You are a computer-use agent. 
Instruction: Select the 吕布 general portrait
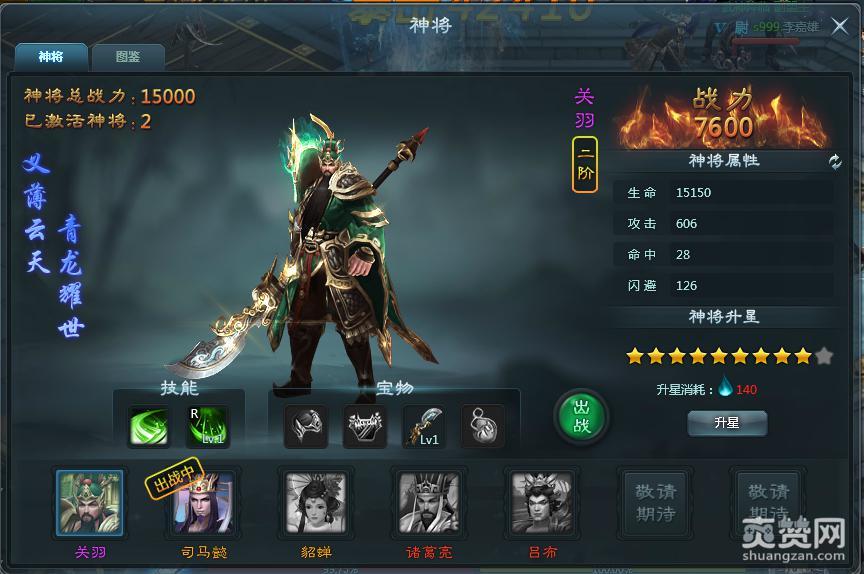542,503
